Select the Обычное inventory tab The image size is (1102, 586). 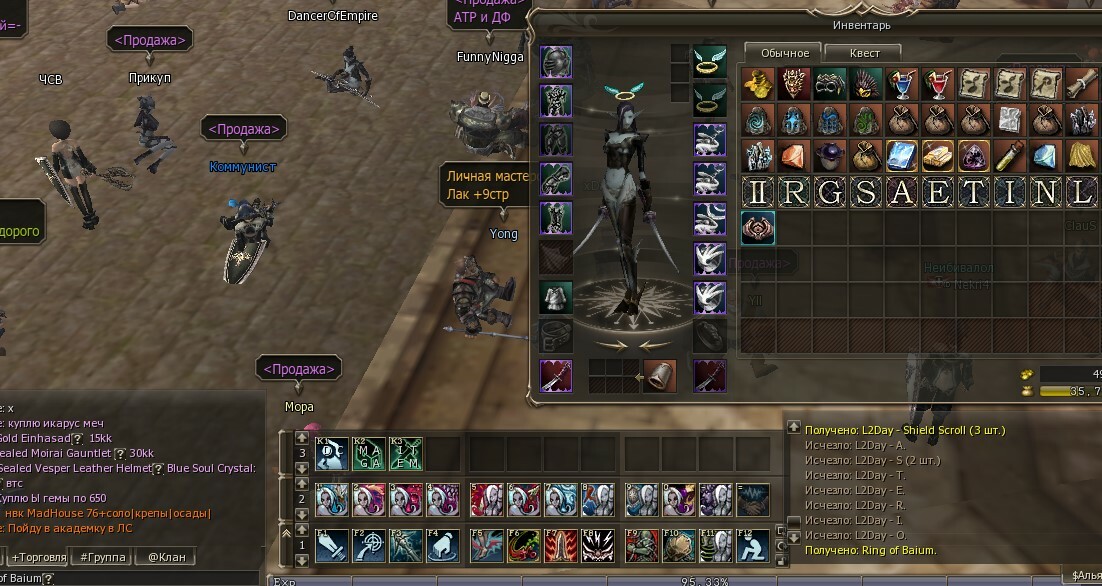[783, 52]
